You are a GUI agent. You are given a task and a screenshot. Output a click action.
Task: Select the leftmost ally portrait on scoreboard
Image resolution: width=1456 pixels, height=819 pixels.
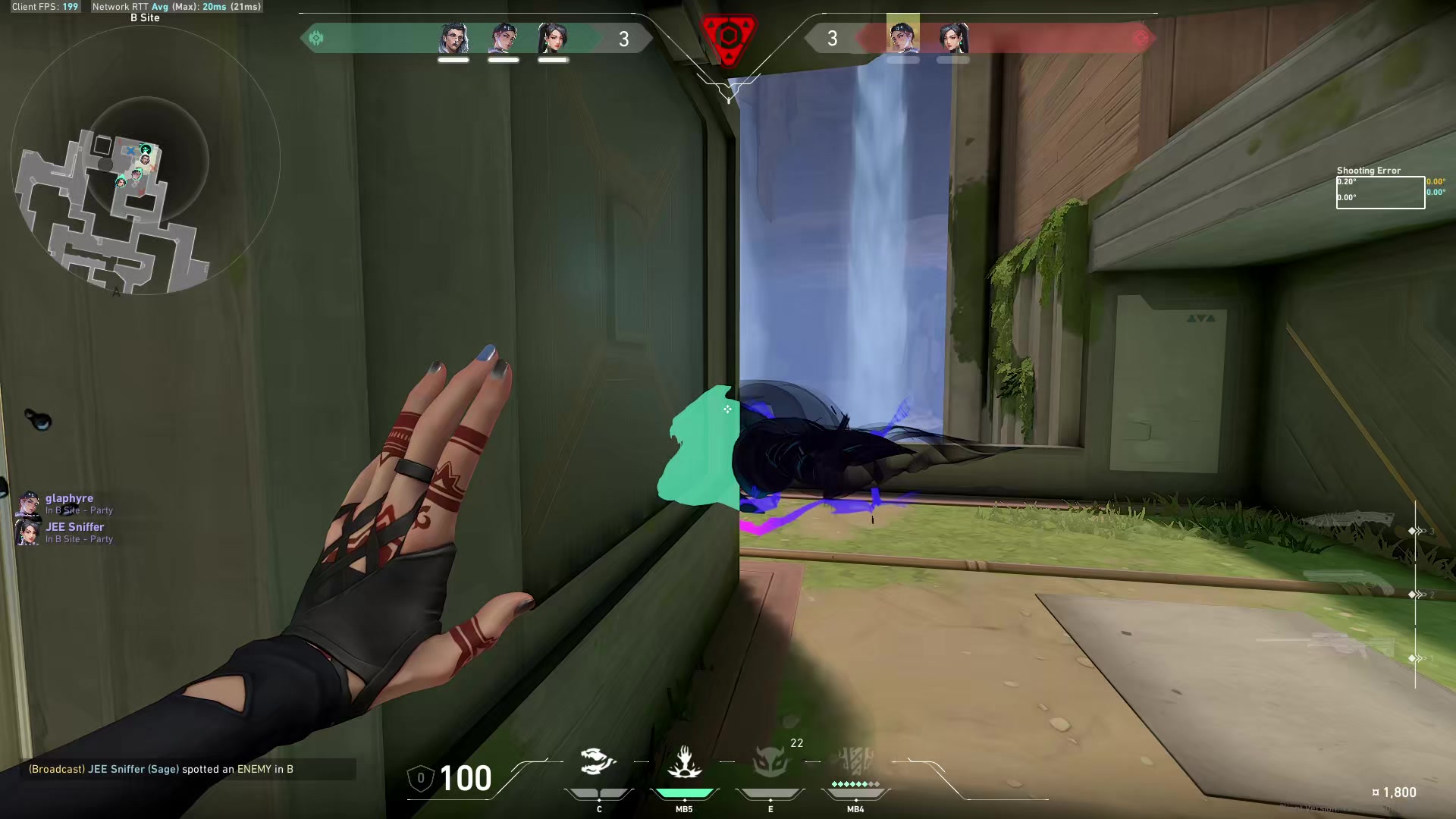[453, 38]
